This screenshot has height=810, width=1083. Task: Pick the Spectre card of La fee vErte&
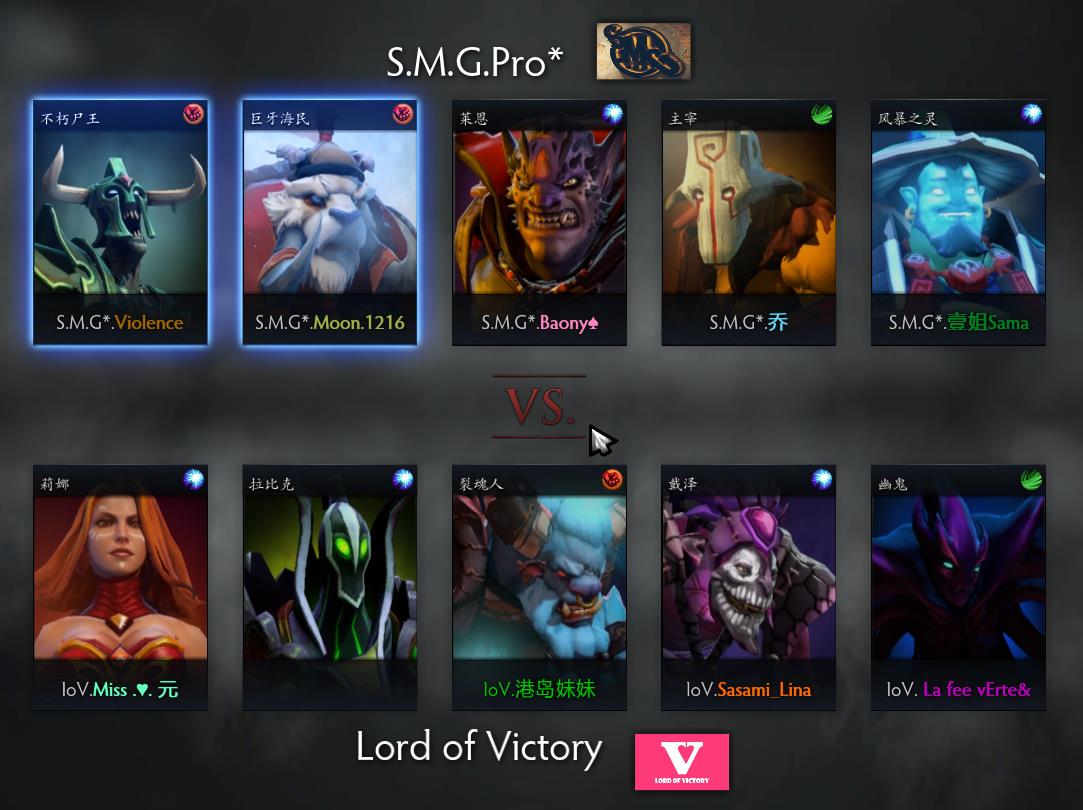[x=958, y=587]
